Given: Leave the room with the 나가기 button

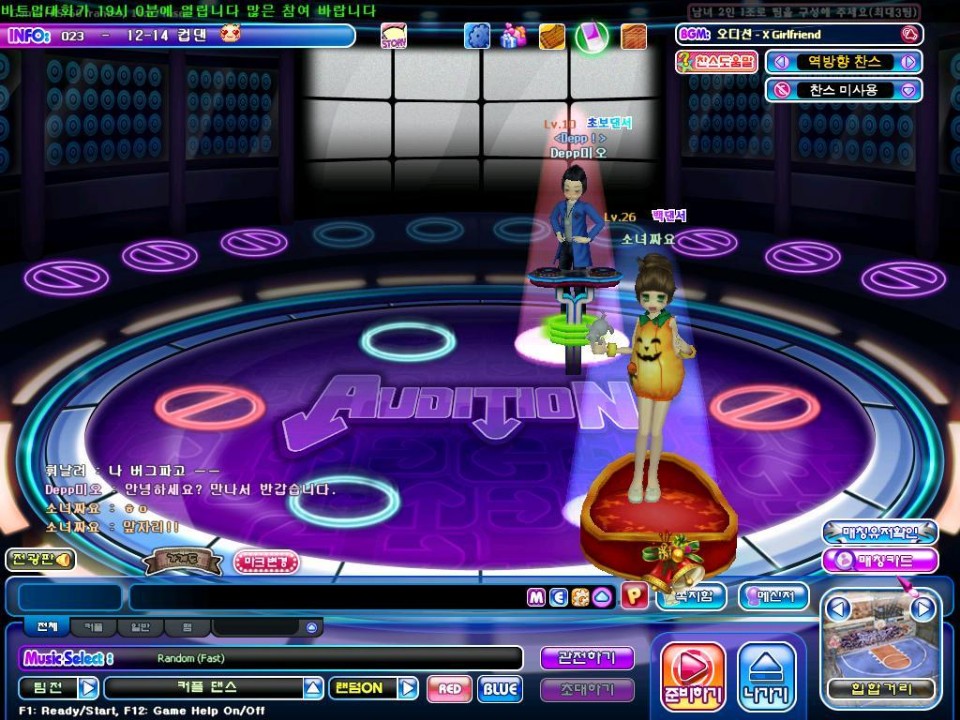Looking at the screenshot, I should [767, 677].
